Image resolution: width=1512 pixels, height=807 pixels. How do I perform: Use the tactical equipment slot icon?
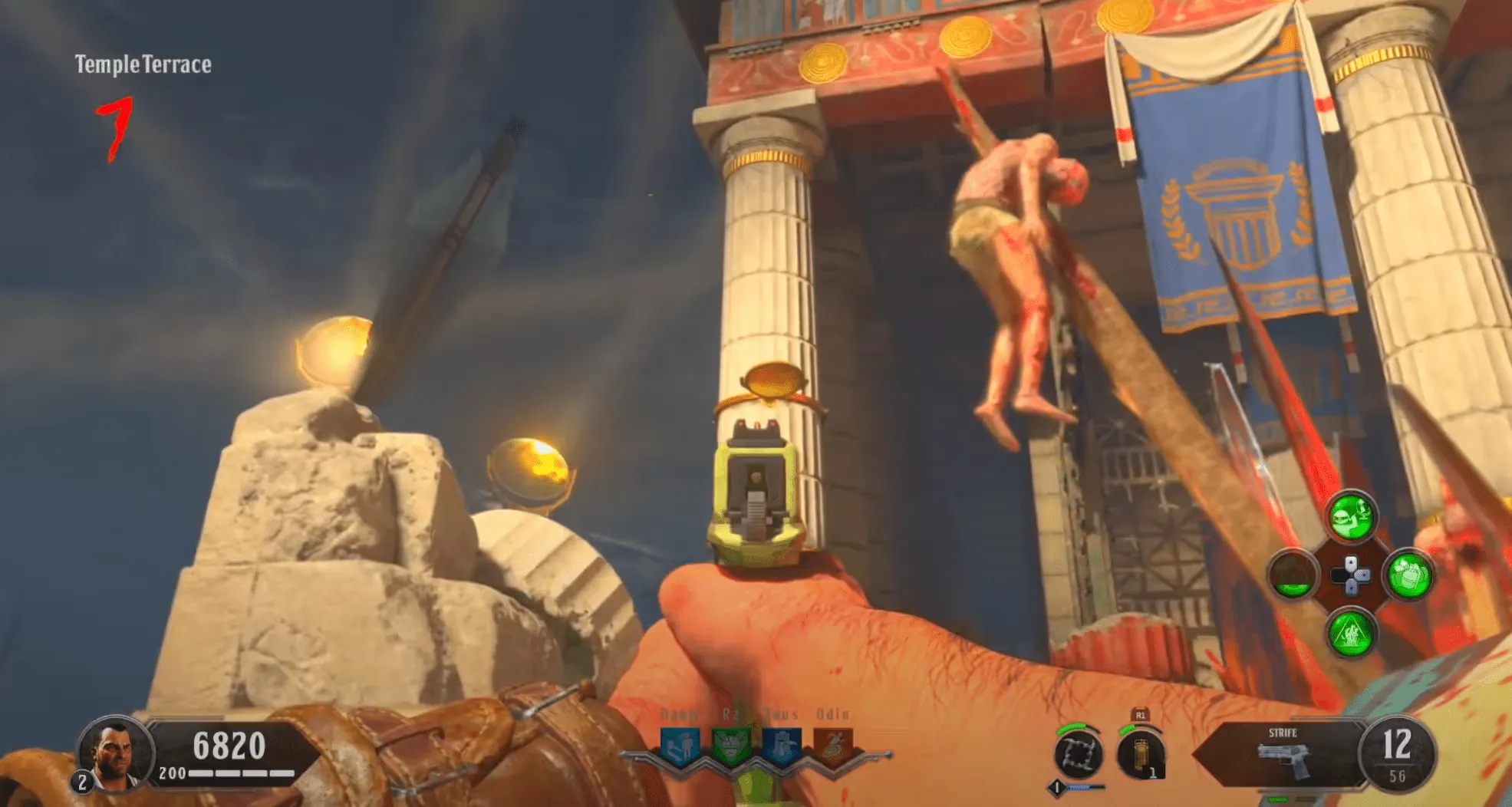1141,754
